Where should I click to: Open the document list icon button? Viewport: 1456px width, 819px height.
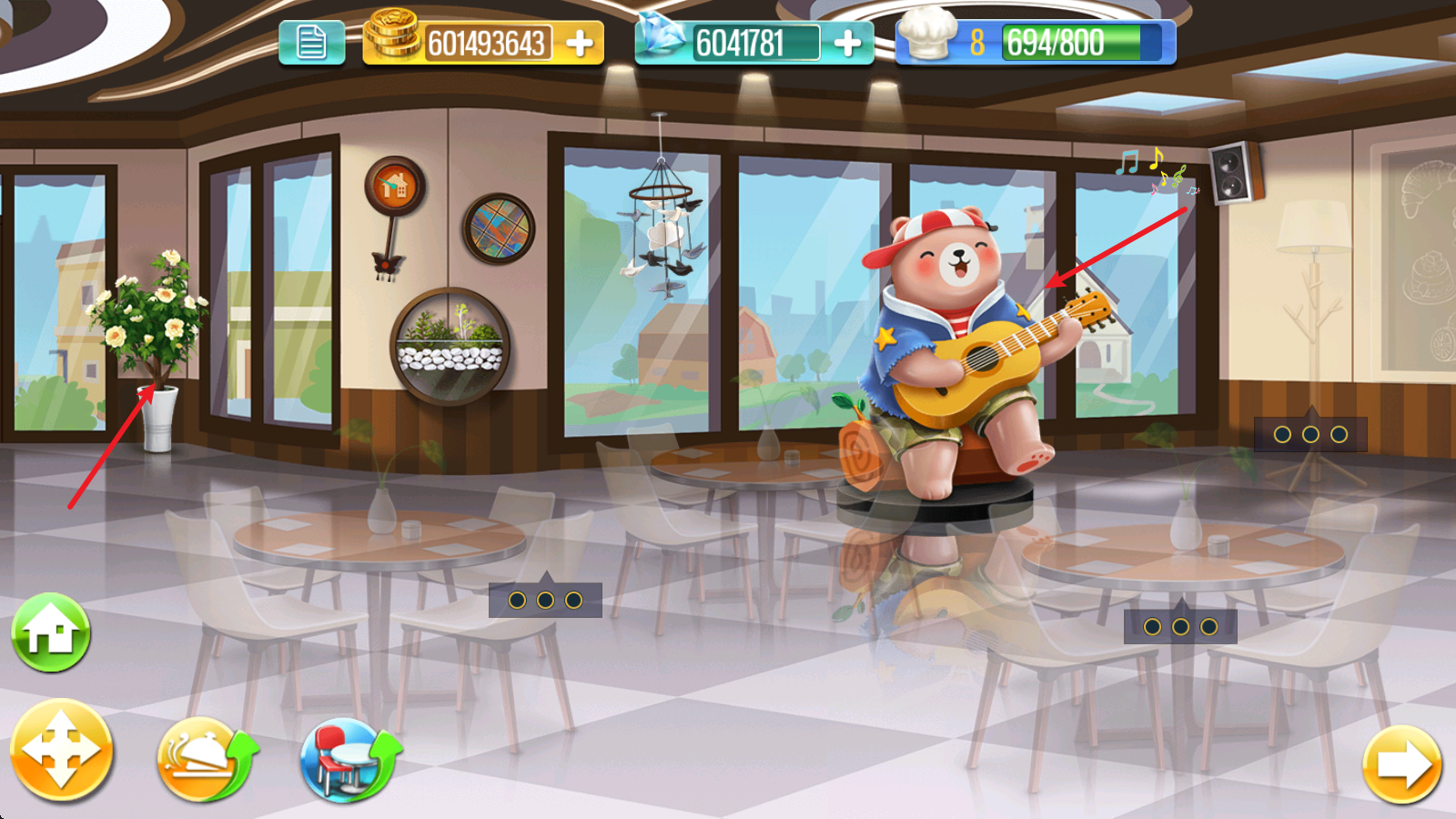click(x=311, y=43)
